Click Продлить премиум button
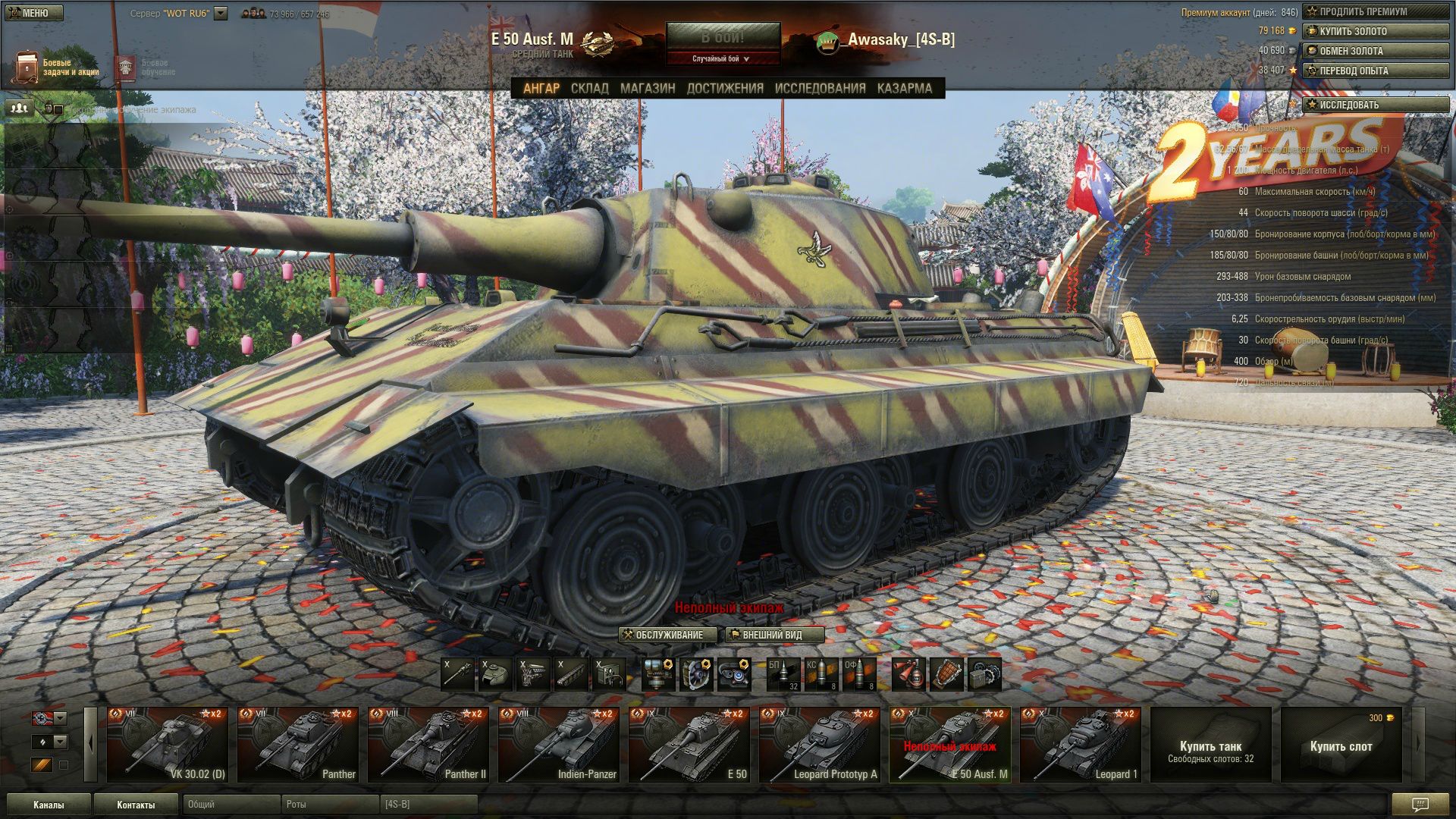Viewport: 1456px width, 819px height. (1376, 11)
